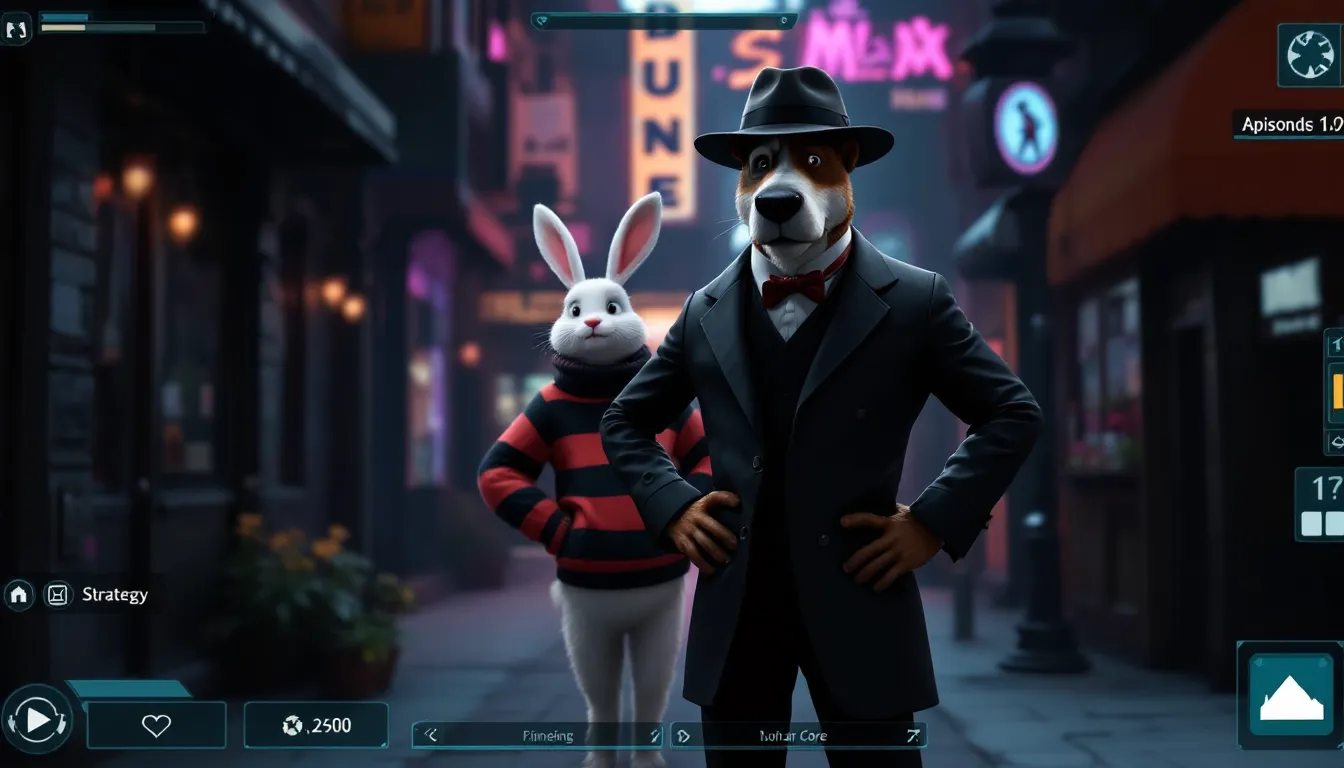The width and height of the screenshot is (1344, 768).
Task: Select the 2500 currency button
Action: click(316, 726)
